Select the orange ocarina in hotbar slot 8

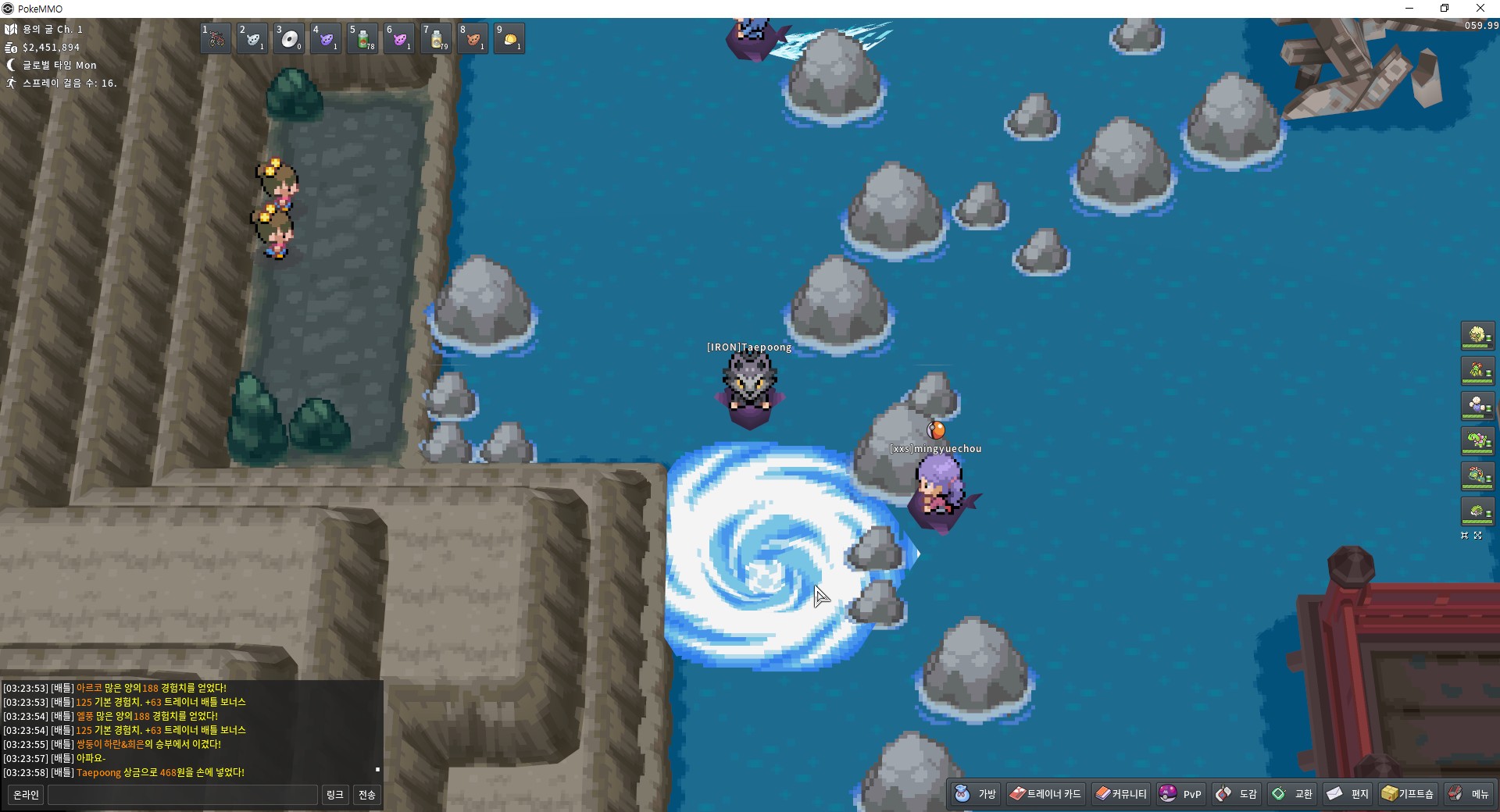click(473, 38)
